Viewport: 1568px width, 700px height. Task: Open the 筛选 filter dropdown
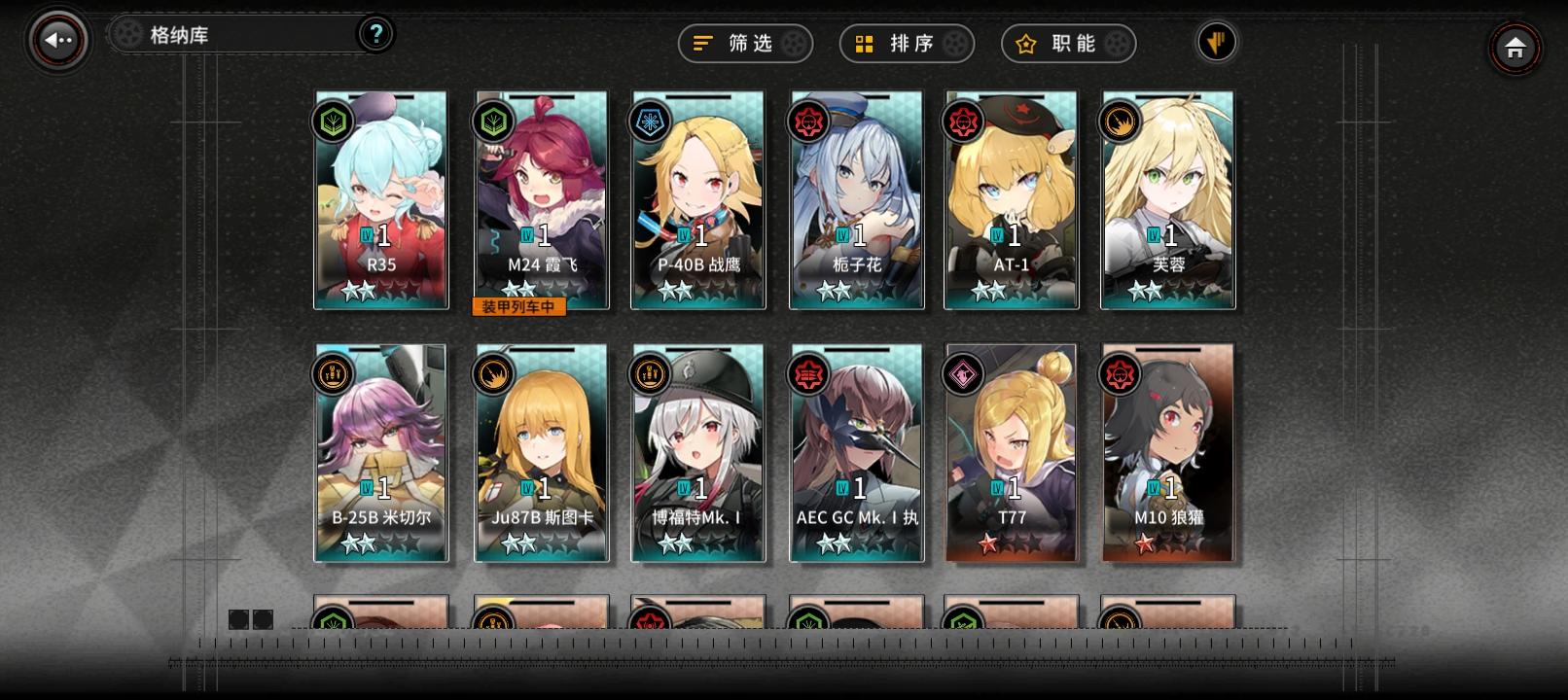(745, 44)
